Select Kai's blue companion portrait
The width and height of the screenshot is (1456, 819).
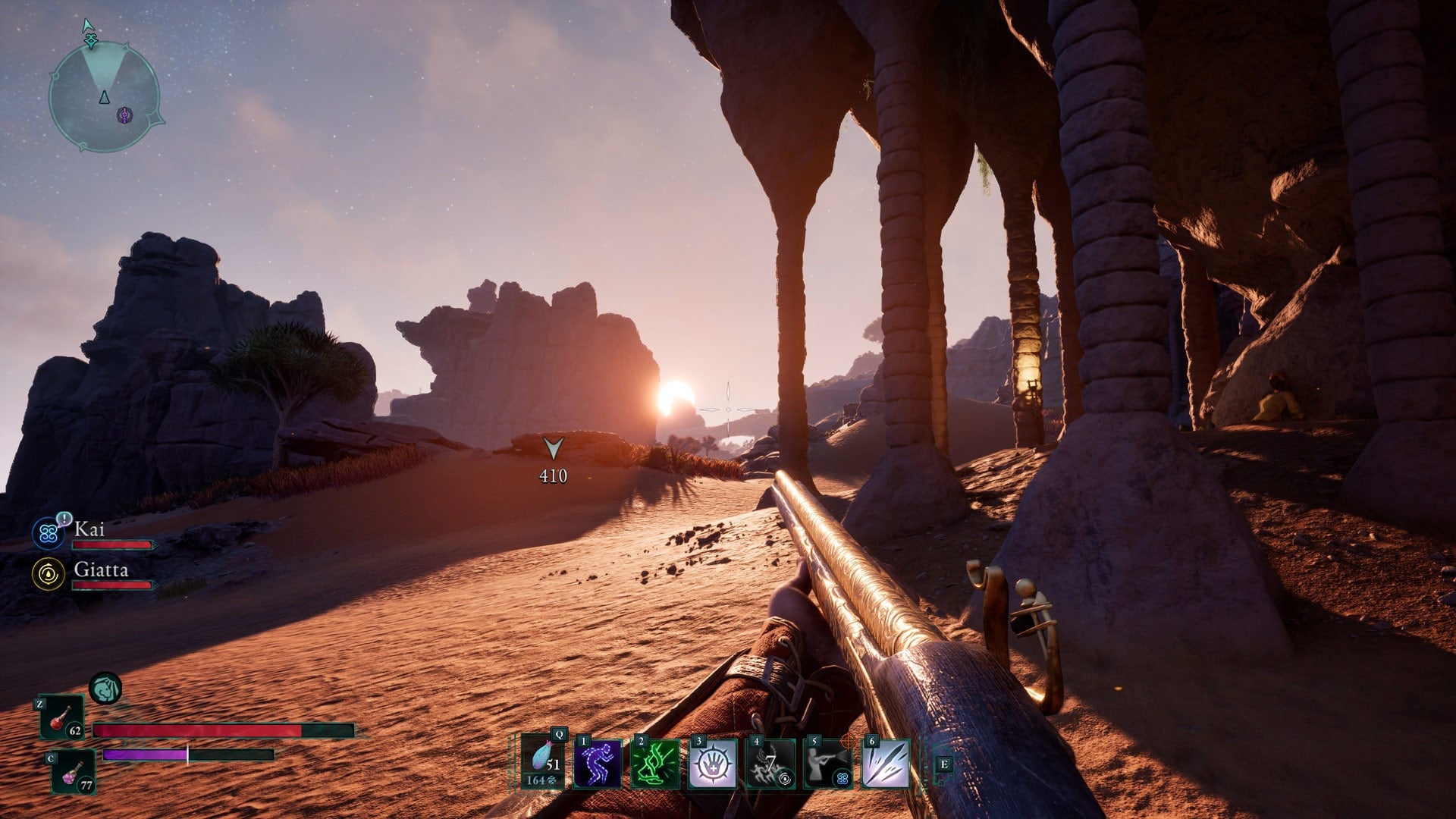48,535
